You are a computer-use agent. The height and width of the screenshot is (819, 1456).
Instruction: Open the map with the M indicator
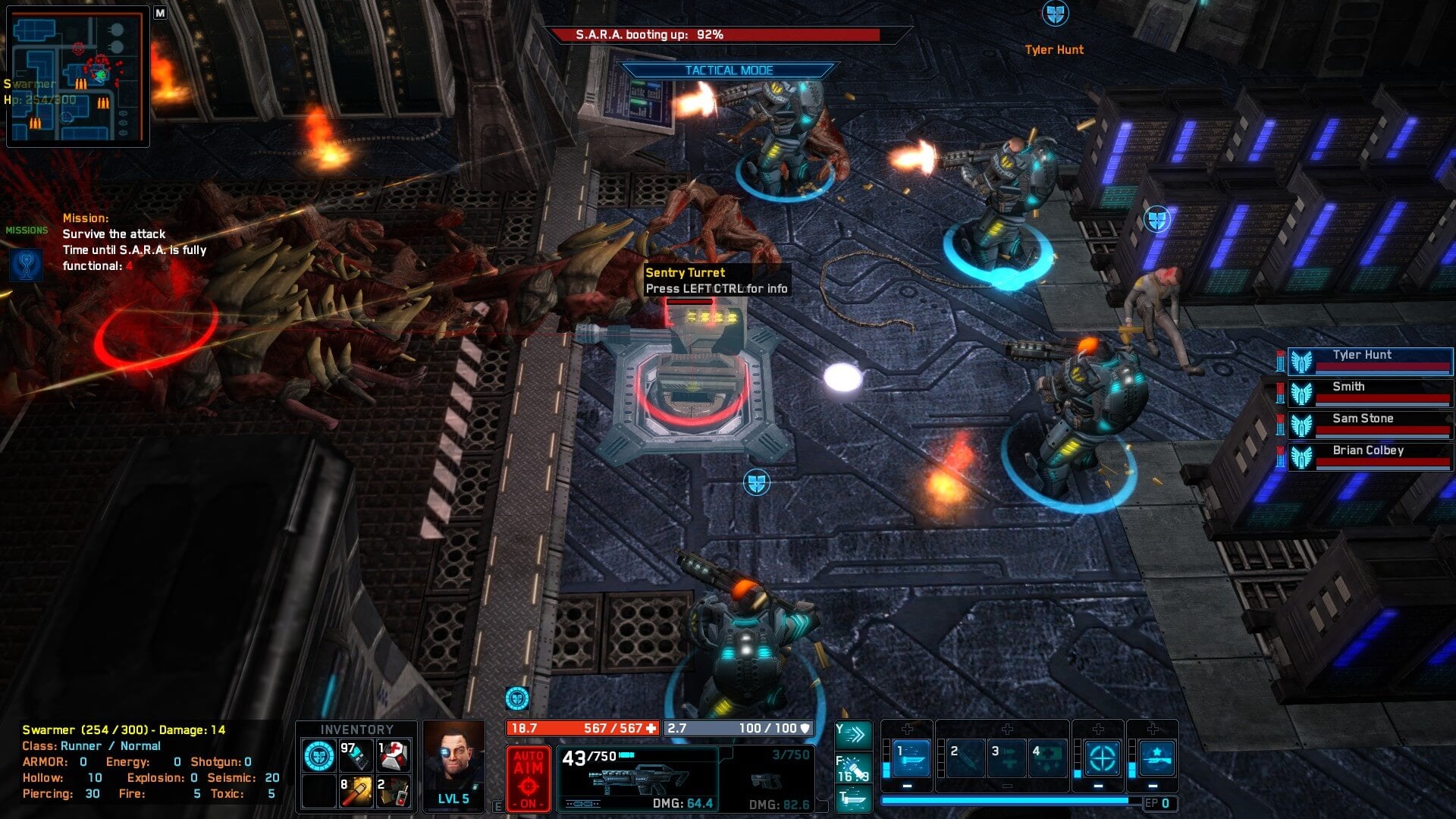[159, 14]
